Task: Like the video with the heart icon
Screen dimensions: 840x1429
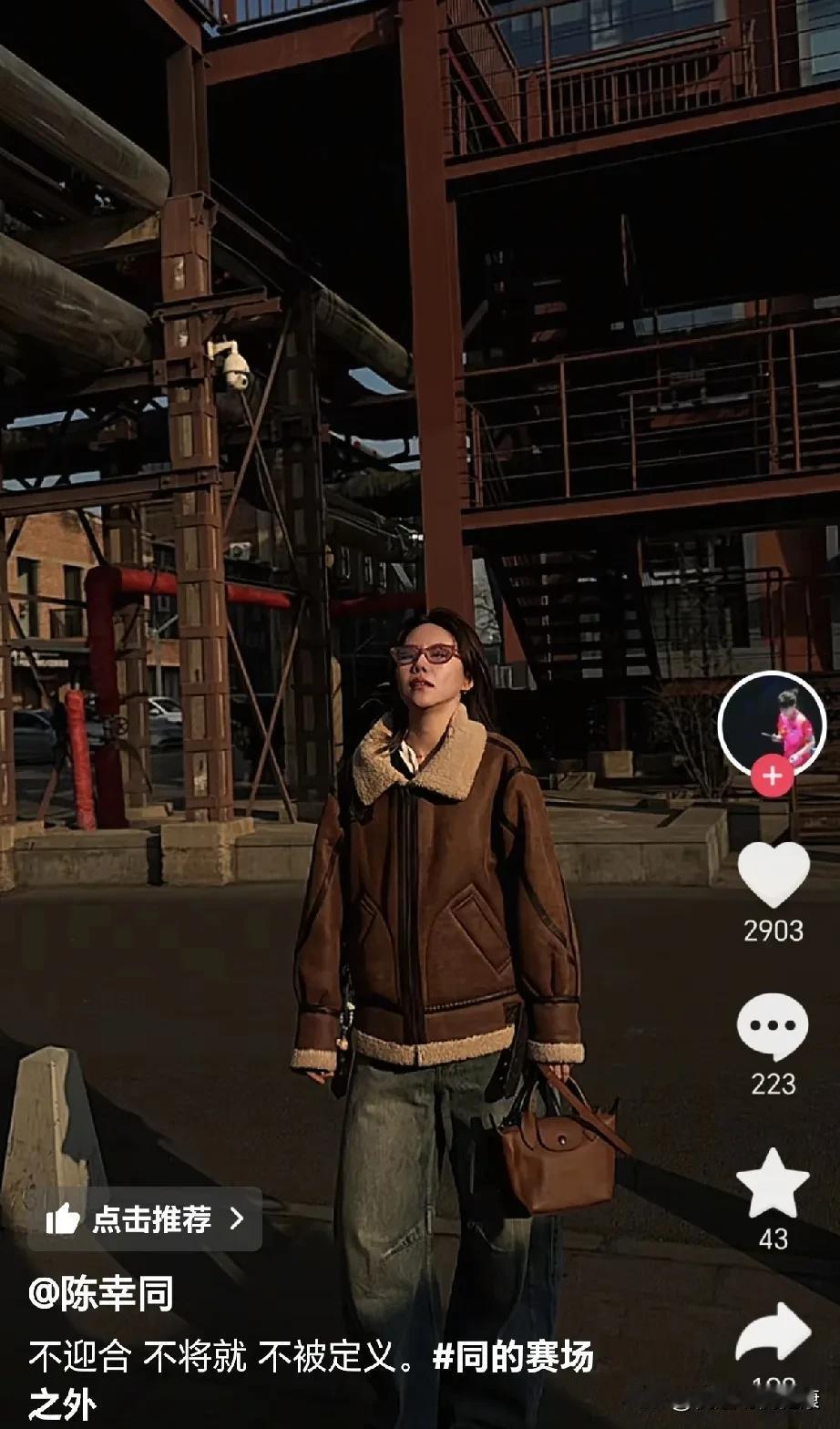Action: click(x=773, y=874)
